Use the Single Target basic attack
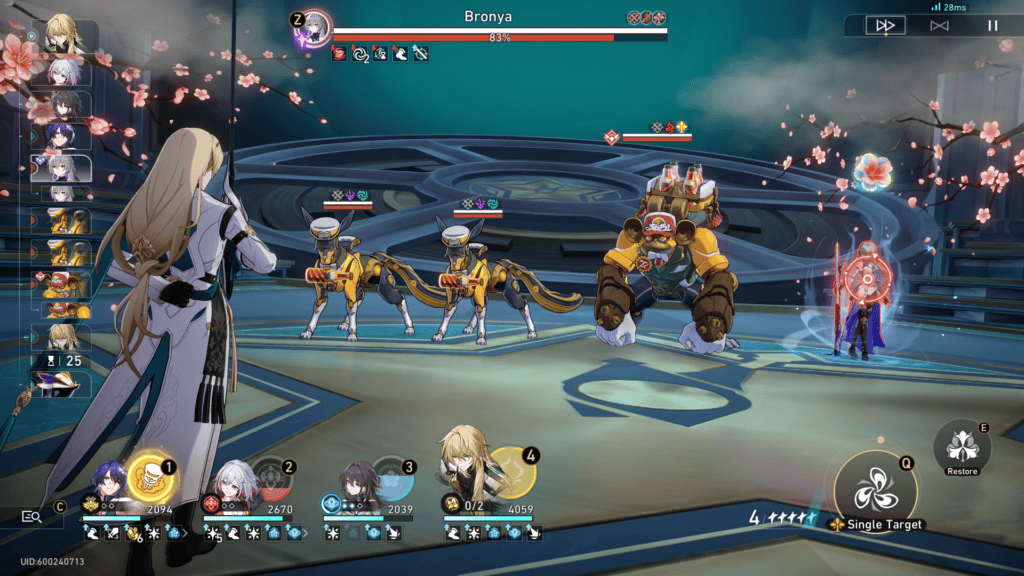 (x=875, y=490)
